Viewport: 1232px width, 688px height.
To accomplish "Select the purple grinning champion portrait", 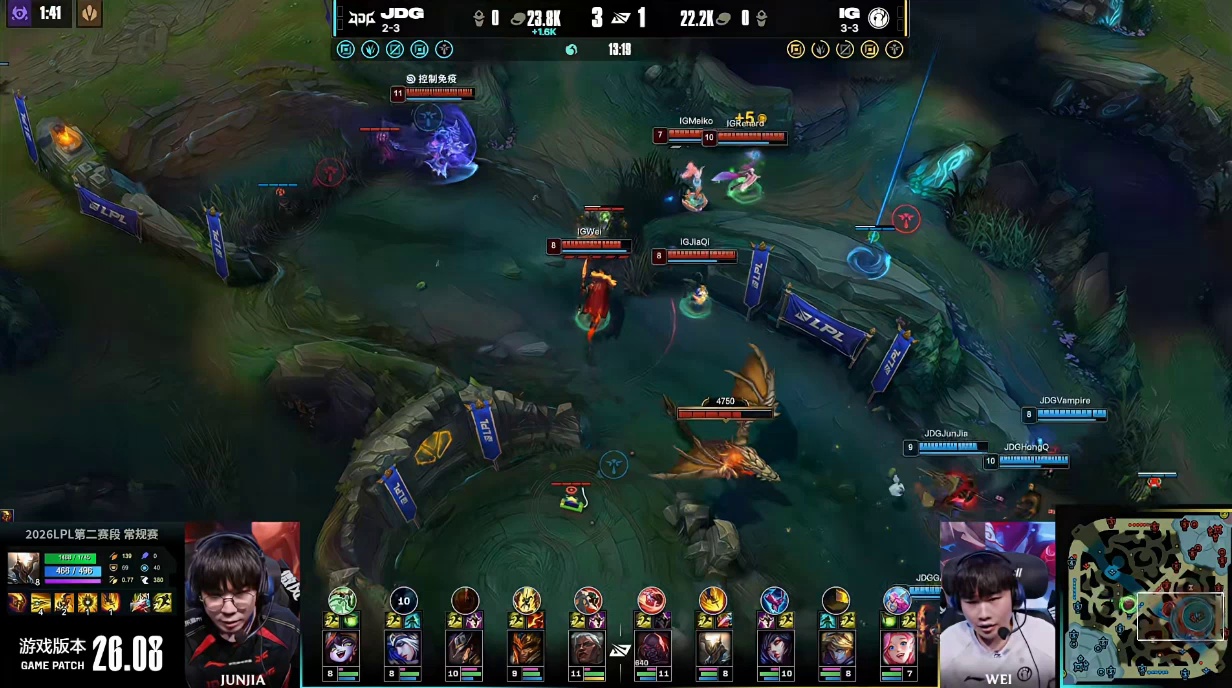I will (x=341, y=648).
